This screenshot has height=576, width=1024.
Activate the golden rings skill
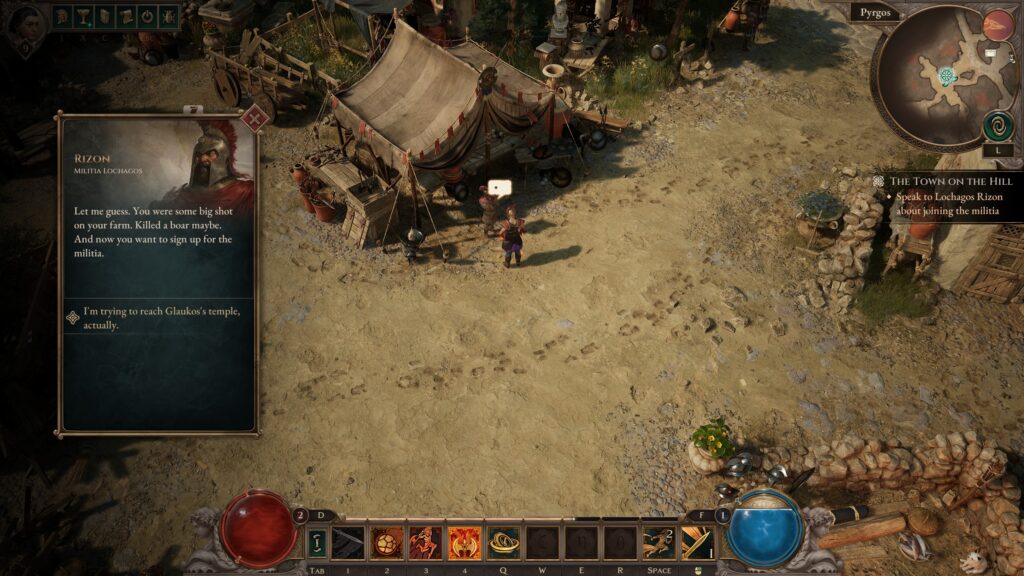pyautogui.click(x=502, y=542)
